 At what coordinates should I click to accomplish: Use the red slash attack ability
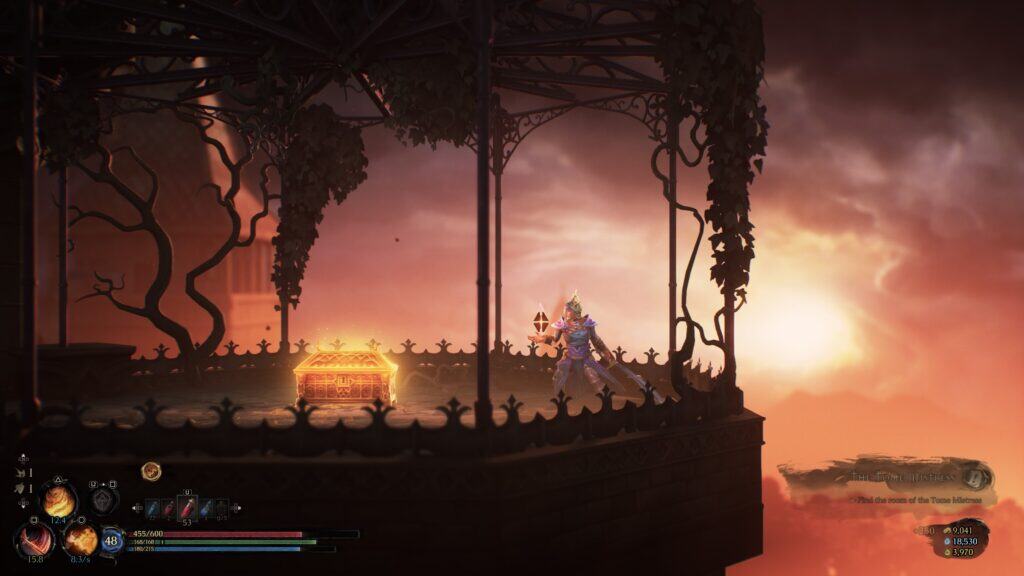(35, 540)
